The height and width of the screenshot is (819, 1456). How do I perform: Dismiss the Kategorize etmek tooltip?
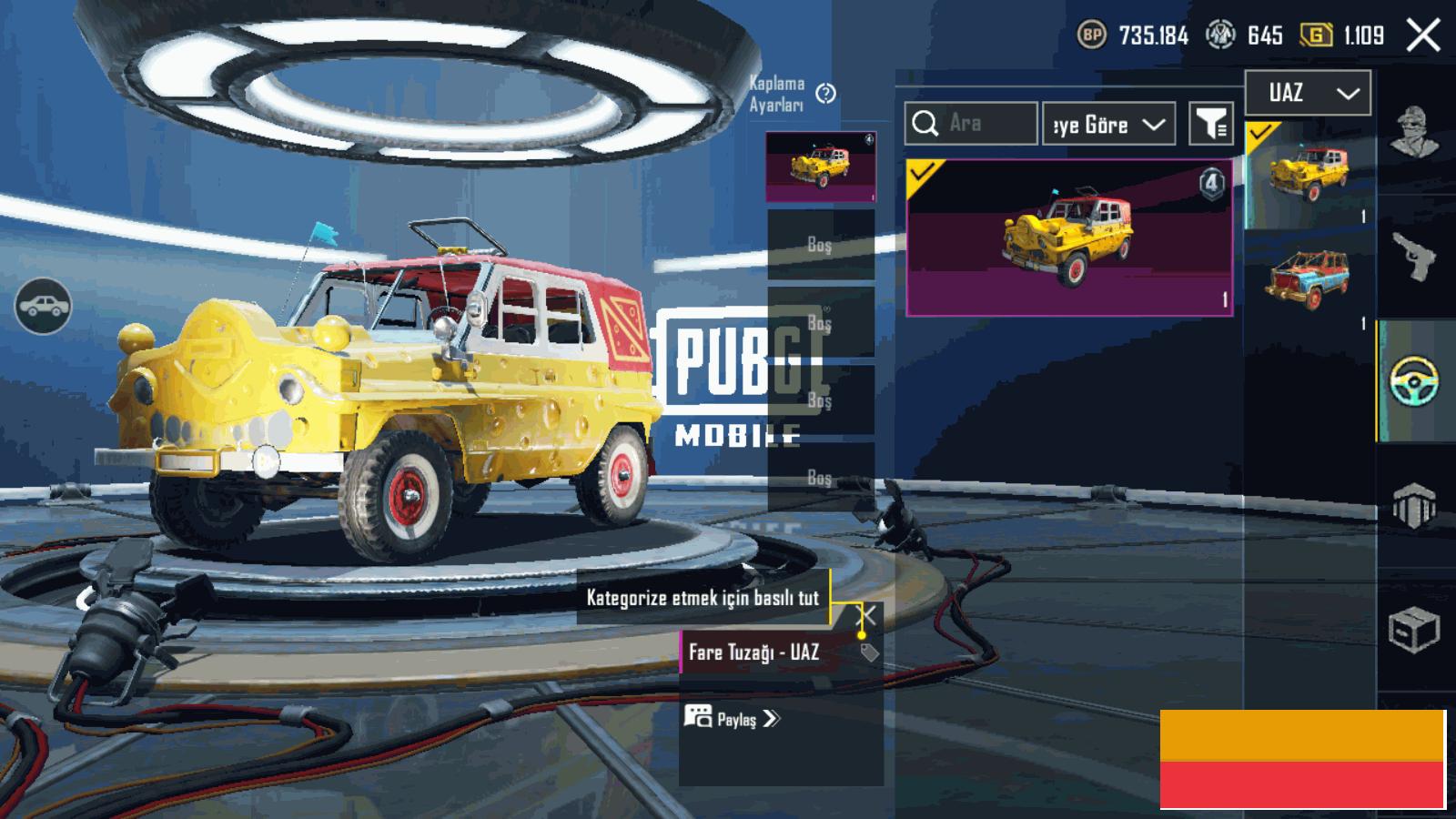tap(868, 616)
